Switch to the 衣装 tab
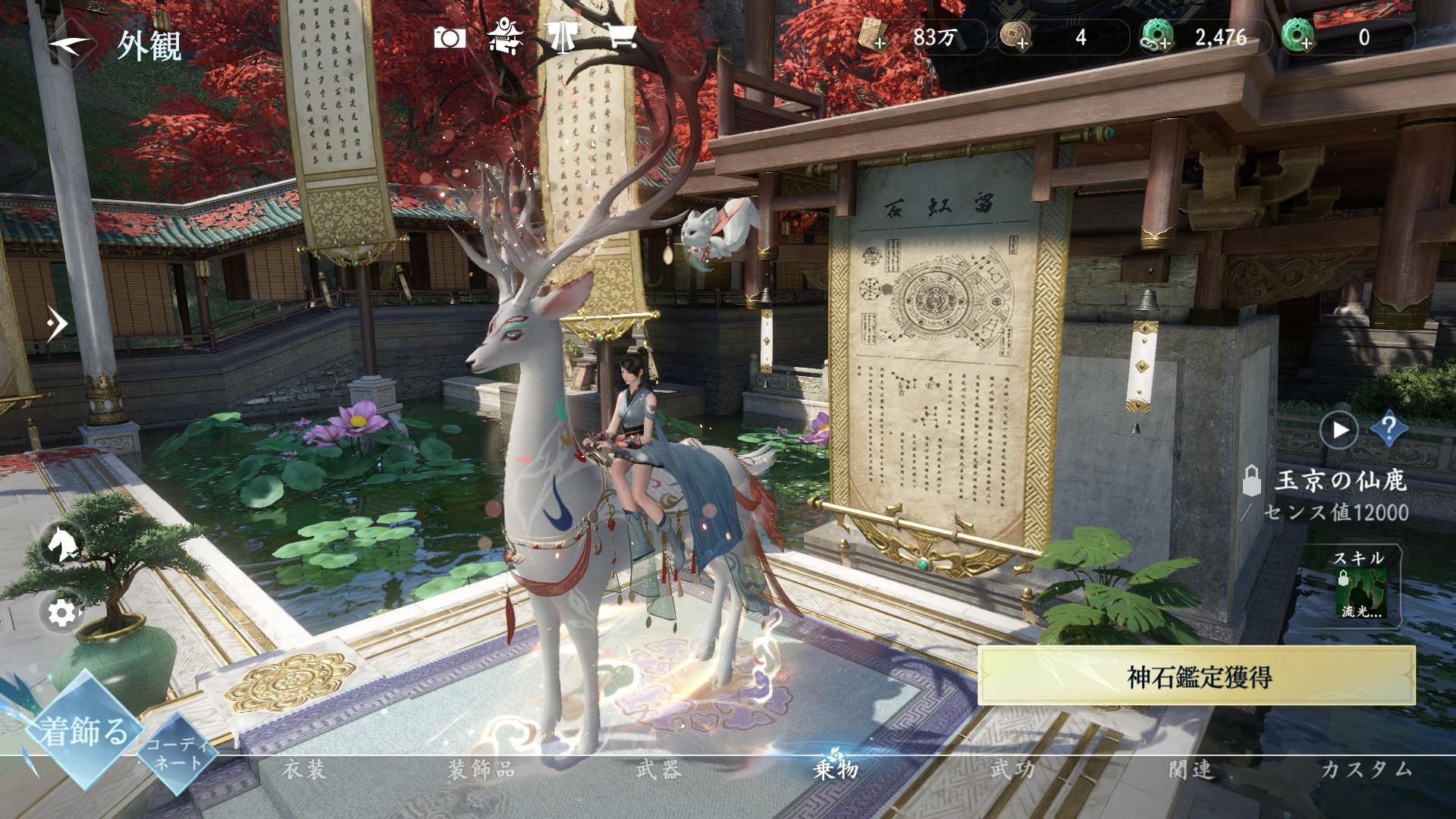This screenshot has width=1456, height=819. click(304, 770)
